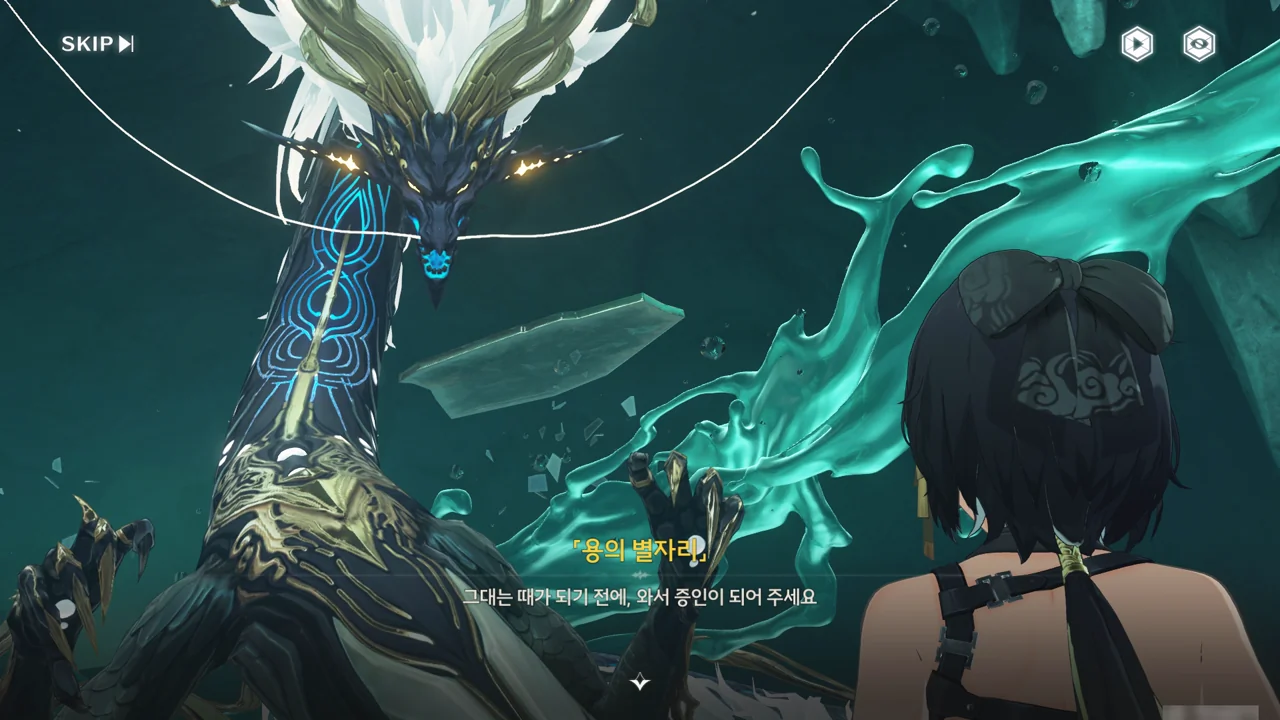Hide the dialogue interface with eye icon
Image resolution: width=1280 pixels, height=720 pixels.
1199,44
